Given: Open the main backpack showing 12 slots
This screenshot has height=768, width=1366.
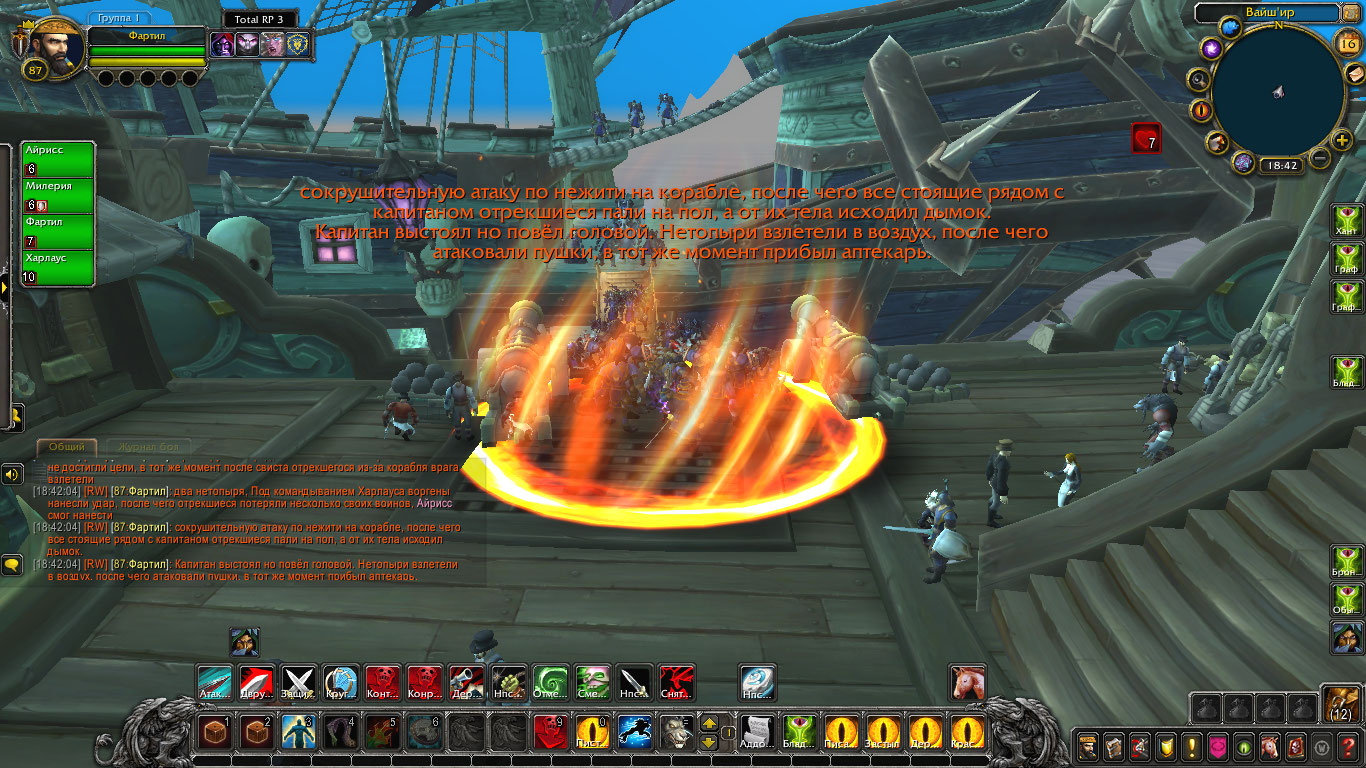Looking at the screenshot, I should (1341, 704).
